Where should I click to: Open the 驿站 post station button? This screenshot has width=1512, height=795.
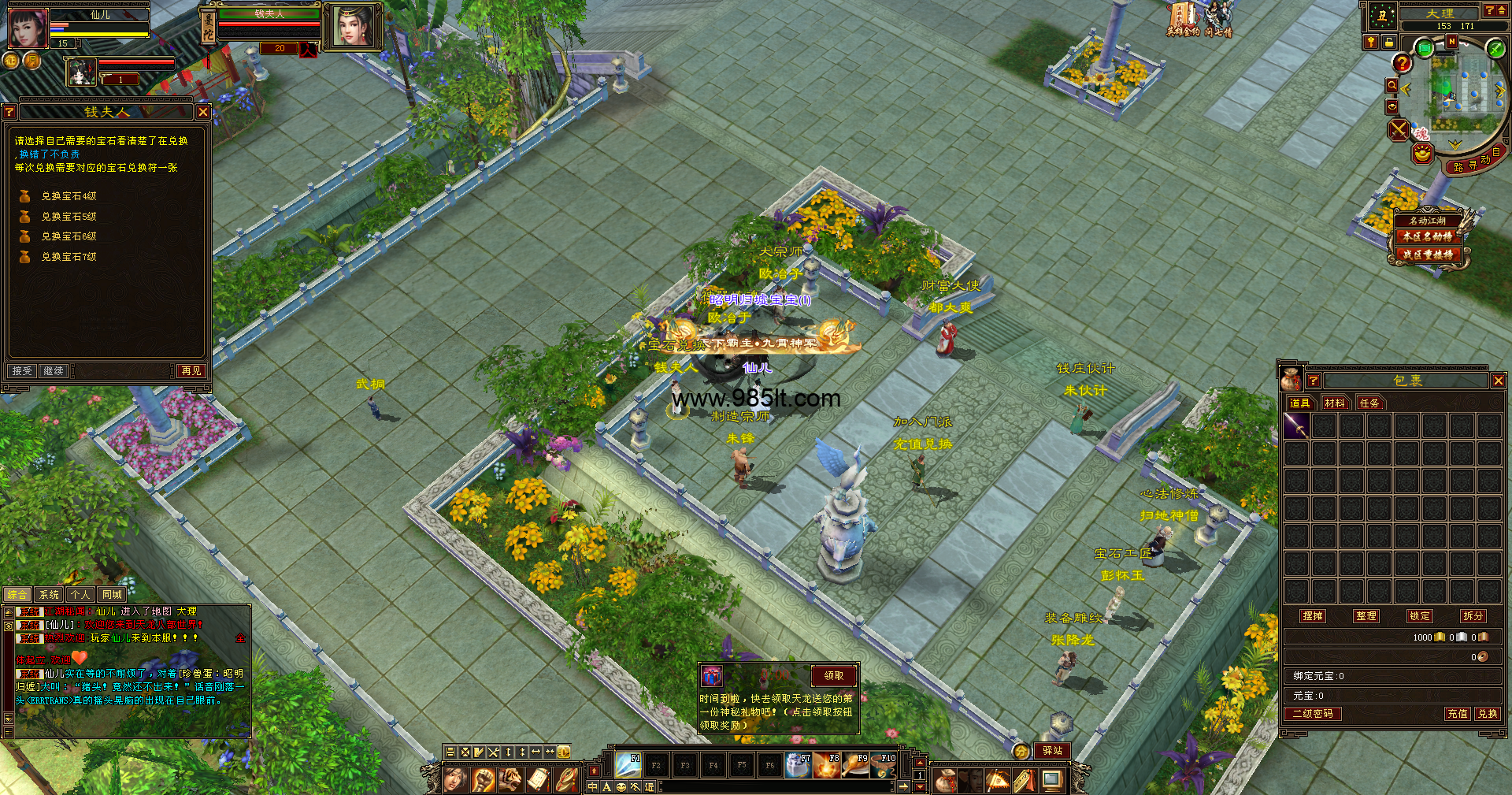pos(1052,751)
